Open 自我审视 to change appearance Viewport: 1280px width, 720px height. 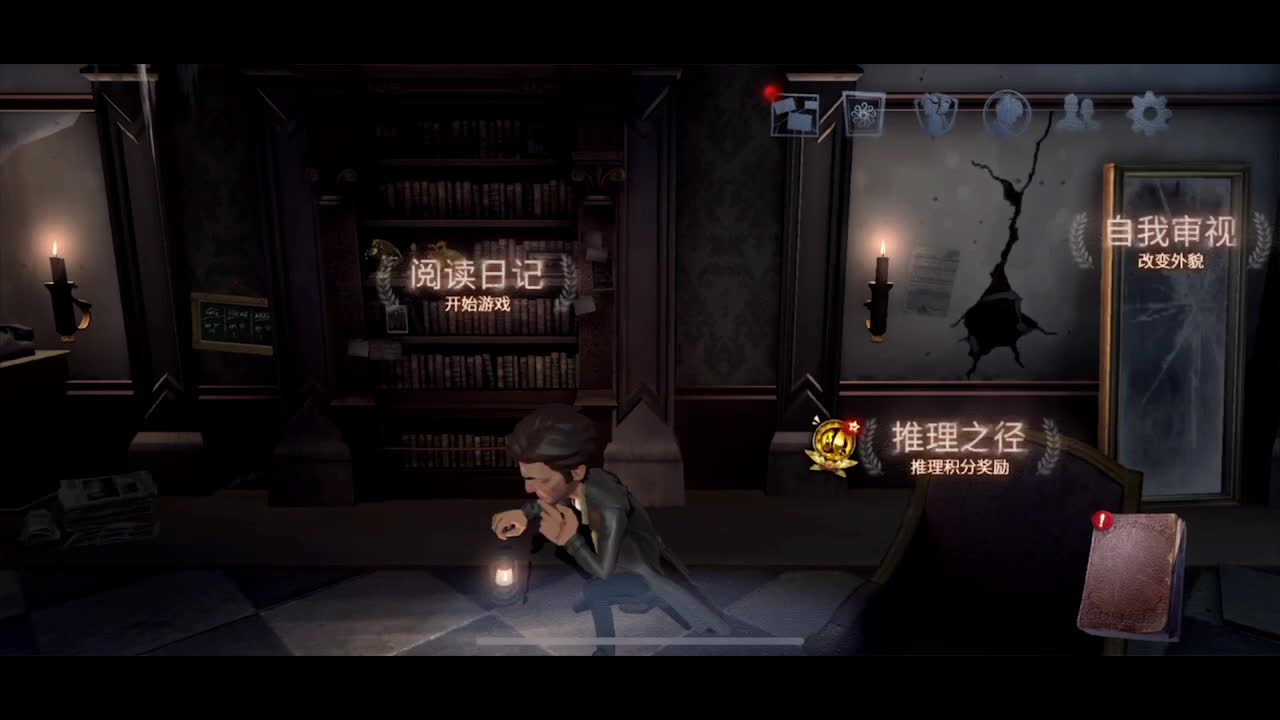tap(1170, 230)
